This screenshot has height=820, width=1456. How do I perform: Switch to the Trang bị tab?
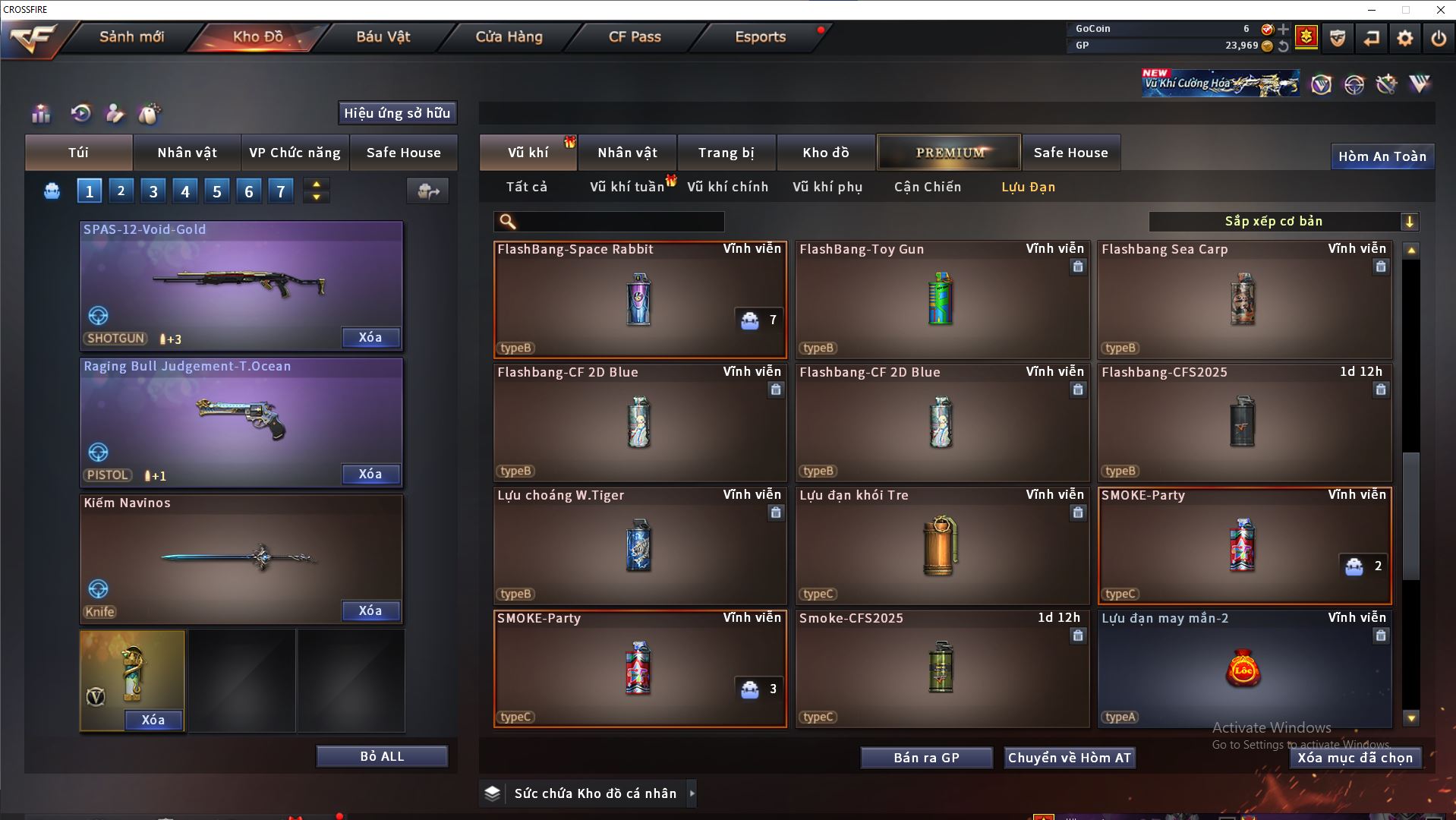(x=726, y=153)
